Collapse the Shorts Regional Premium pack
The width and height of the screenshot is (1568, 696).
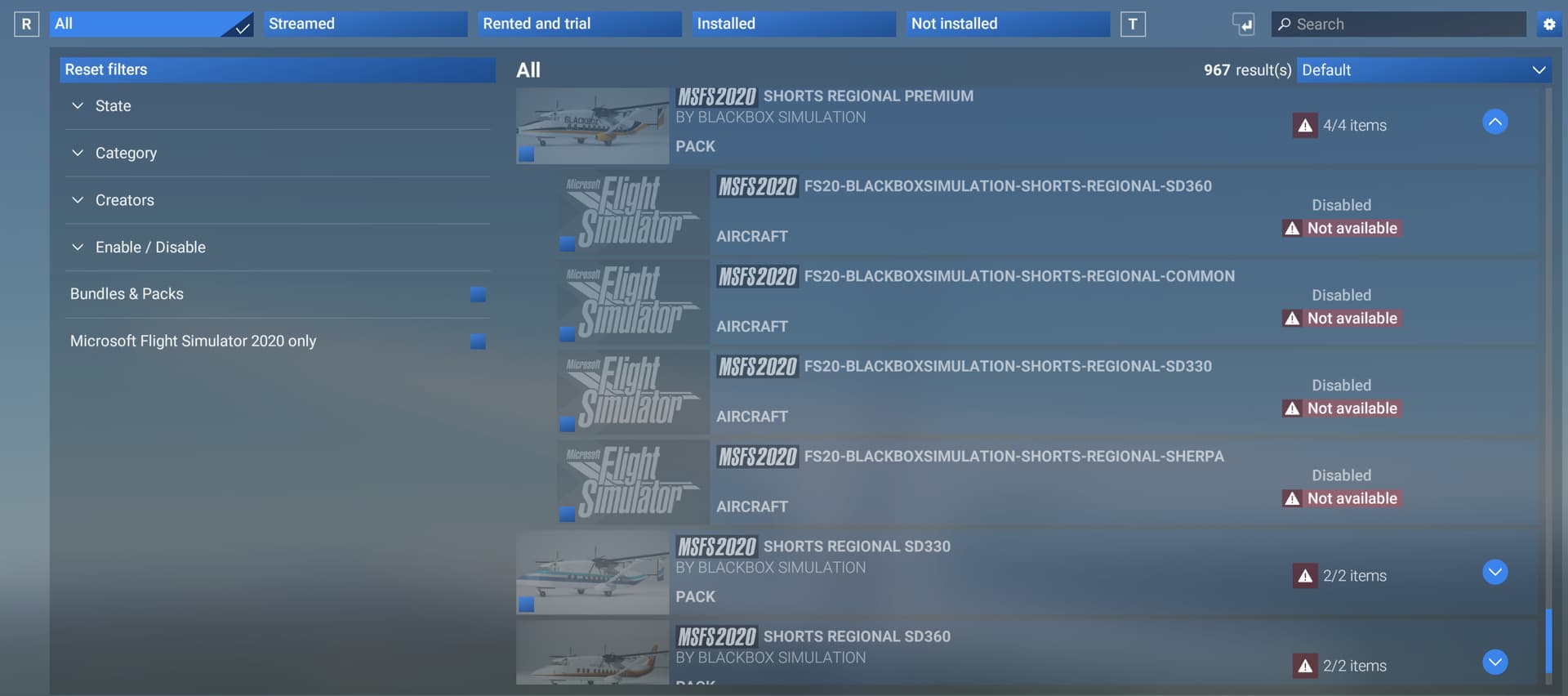coord(1495,122)
